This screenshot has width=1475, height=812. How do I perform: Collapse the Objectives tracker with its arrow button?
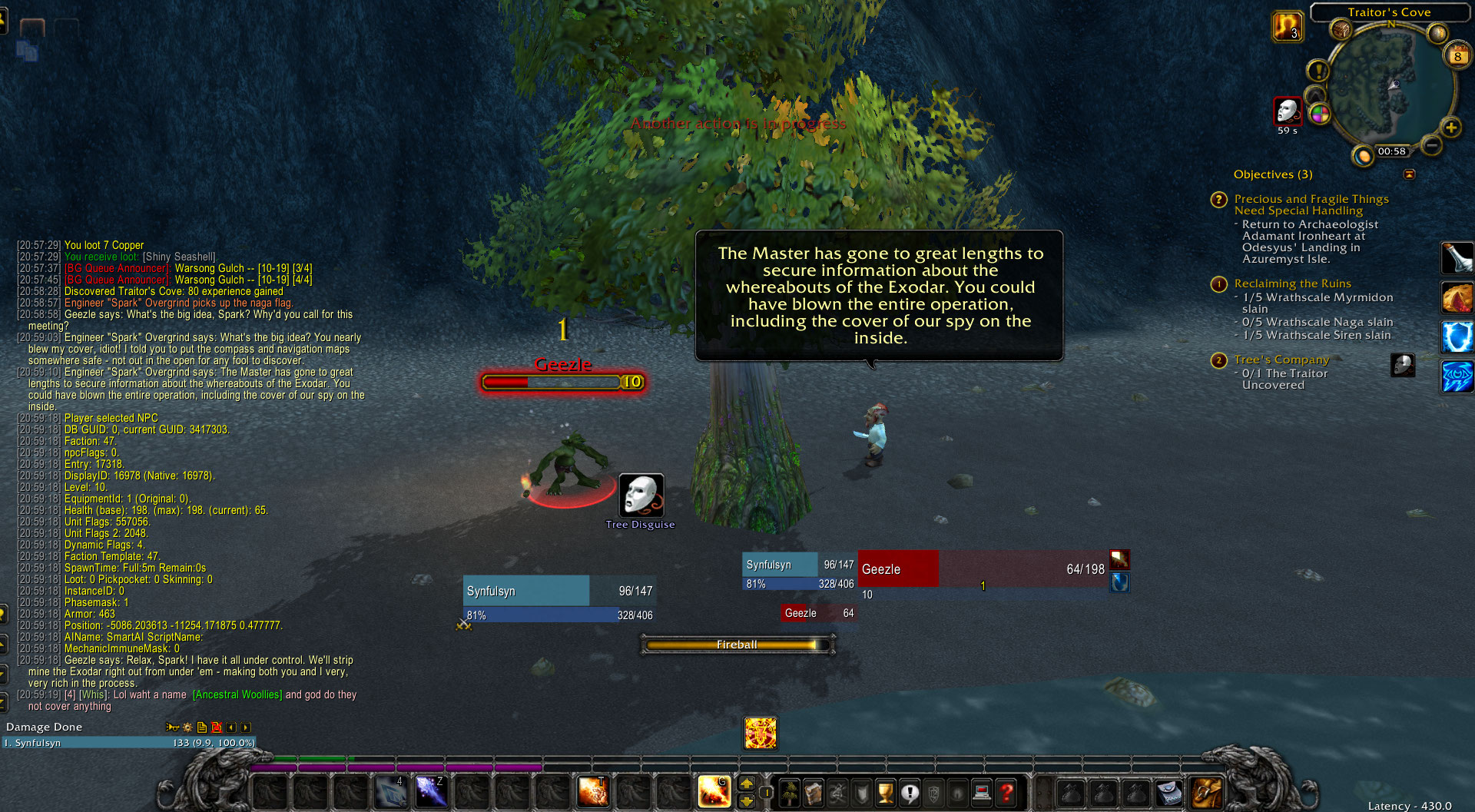[1410, 174]
